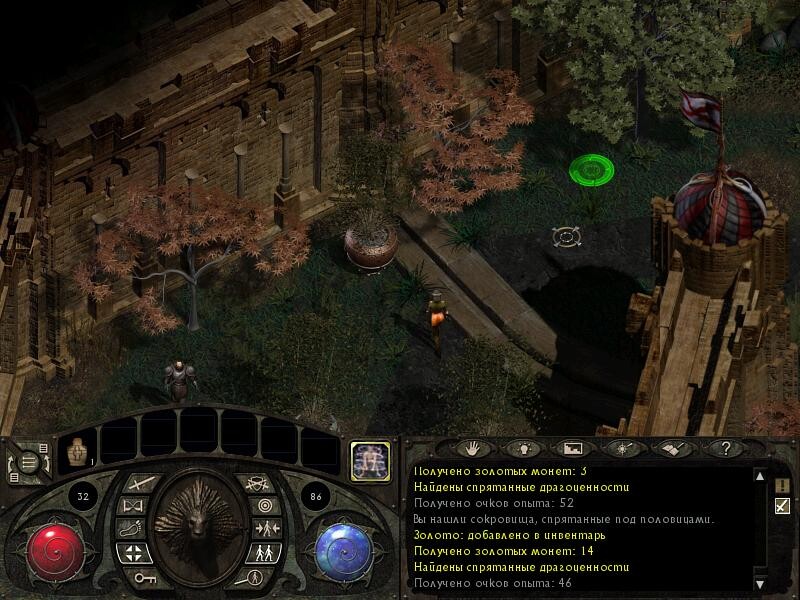The height and width of the screenshot is (600, 800).
Task: Click the crossed-out sword button
Action: click(256, 482)
